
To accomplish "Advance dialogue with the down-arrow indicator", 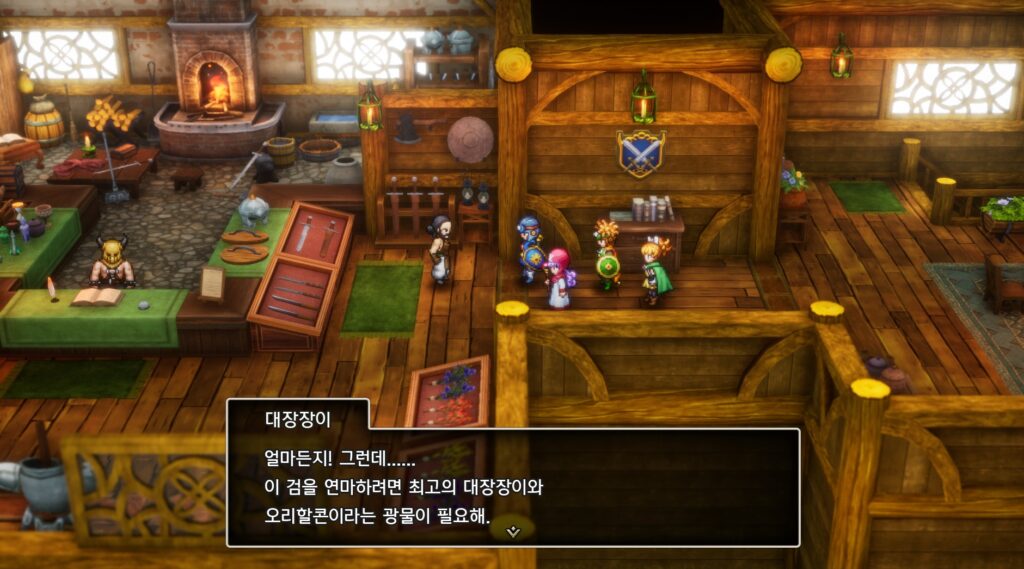I will pos(513,531).
